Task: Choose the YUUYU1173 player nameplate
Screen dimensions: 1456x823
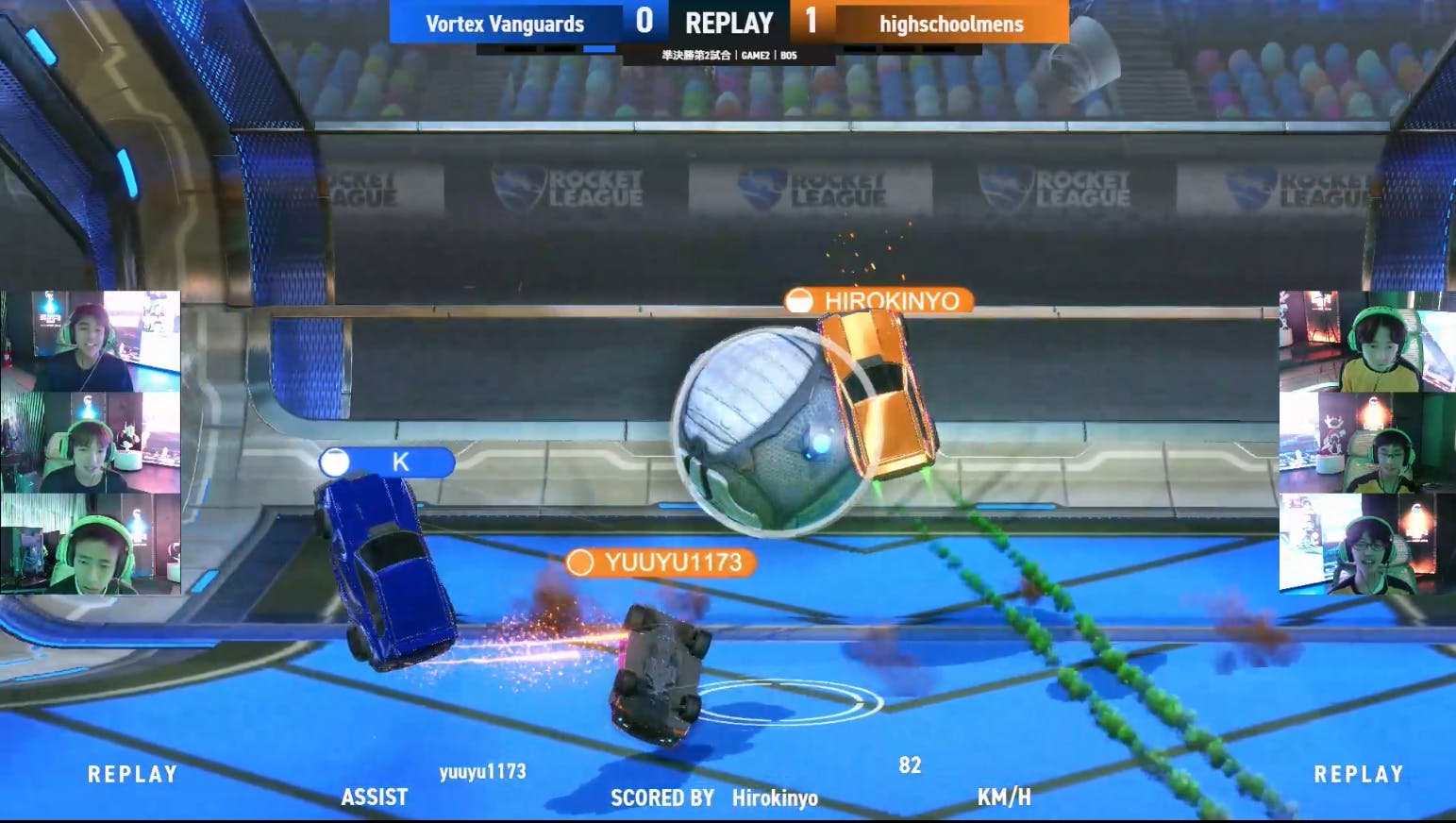Action: 661,563
